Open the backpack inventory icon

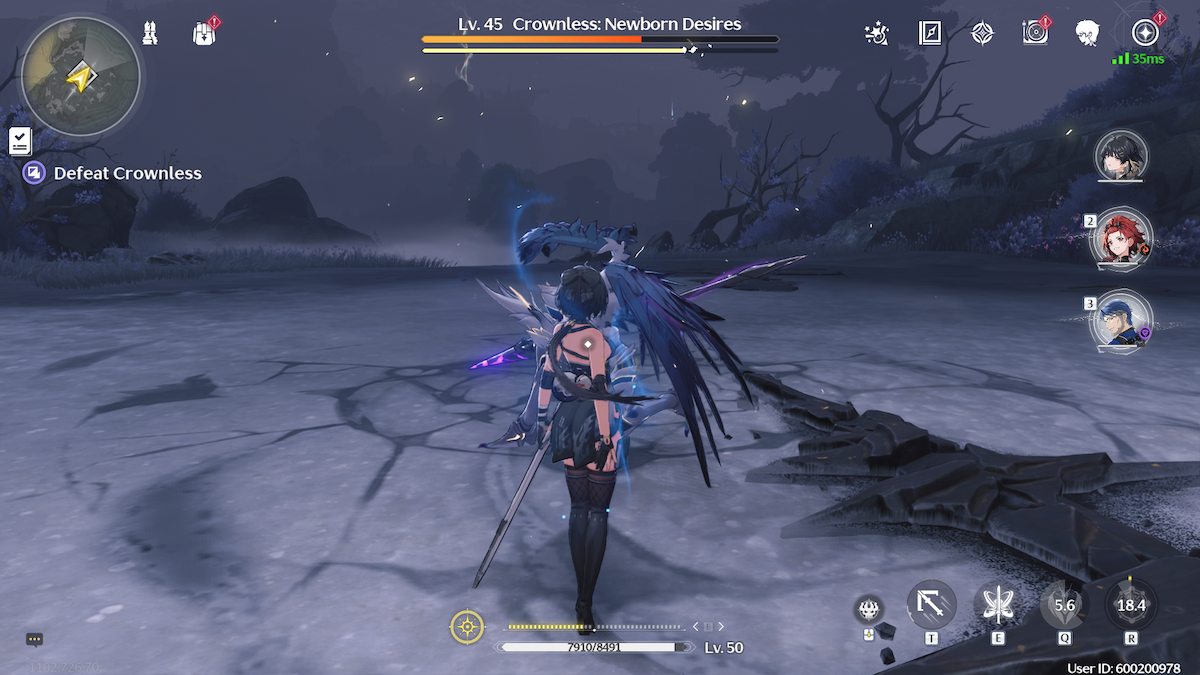[204, 33]
